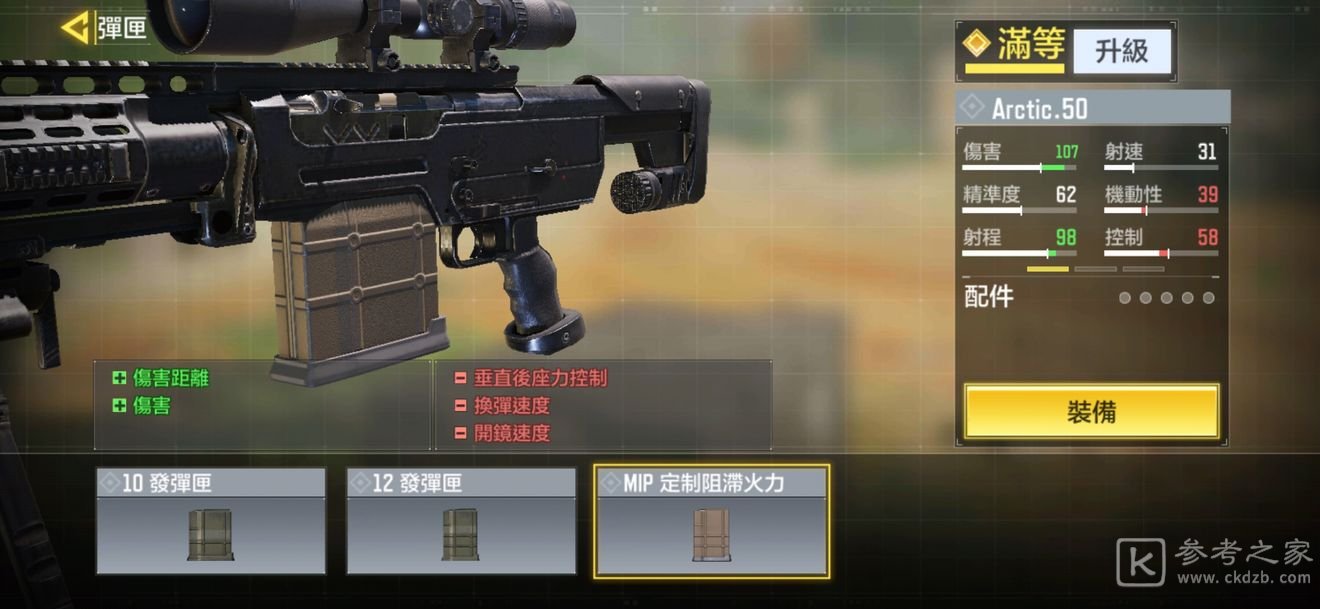Pick the MIP 定制阻滯火力 magazine

click(711, 521)
